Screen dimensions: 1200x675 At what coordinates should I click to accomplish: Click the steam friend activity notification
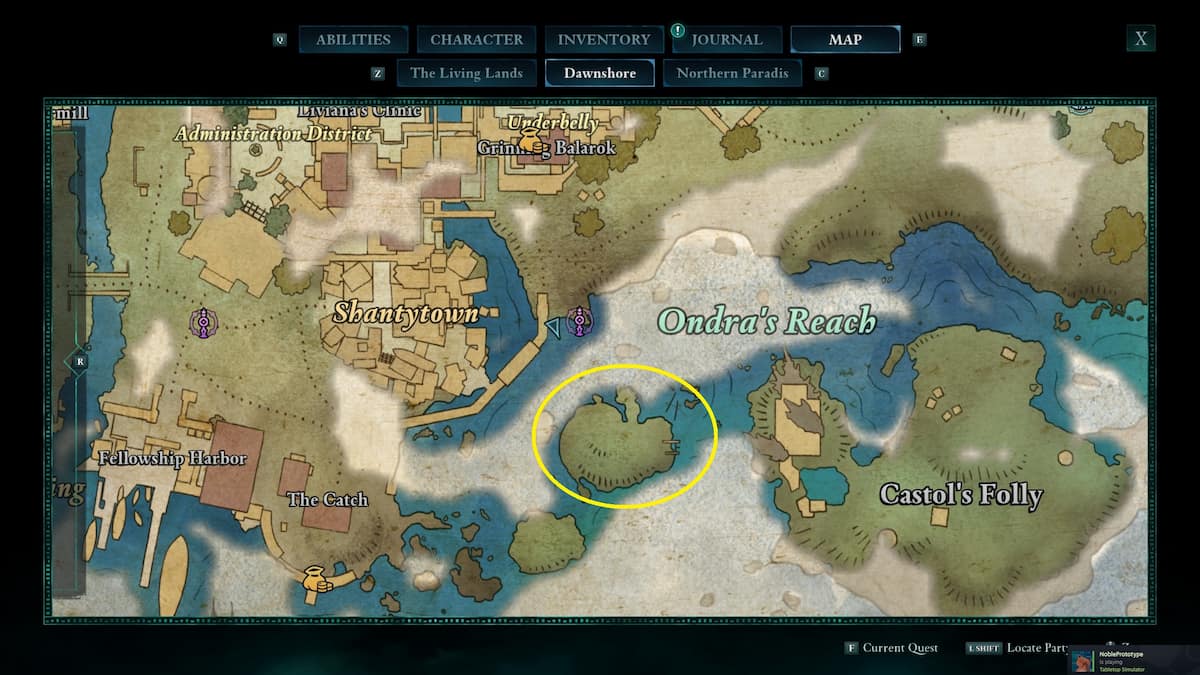[x=1131, y=660]
